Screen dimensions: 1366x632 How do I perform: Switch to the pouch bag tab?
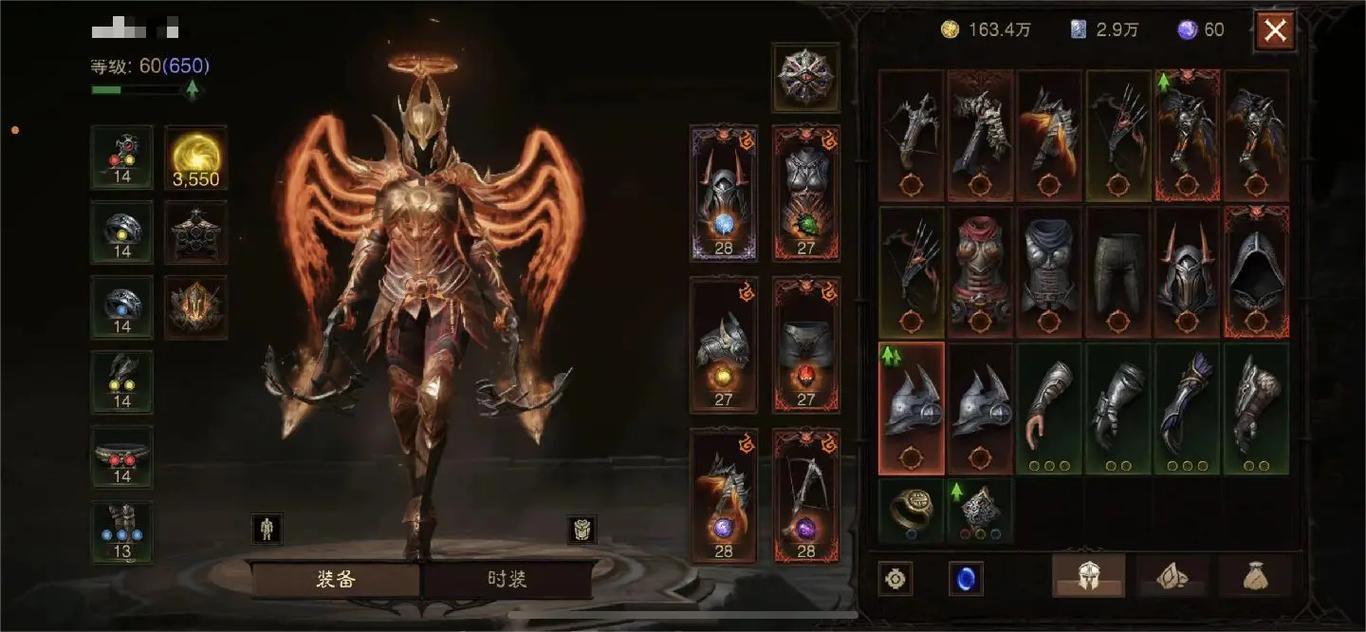click(1256, 576)
